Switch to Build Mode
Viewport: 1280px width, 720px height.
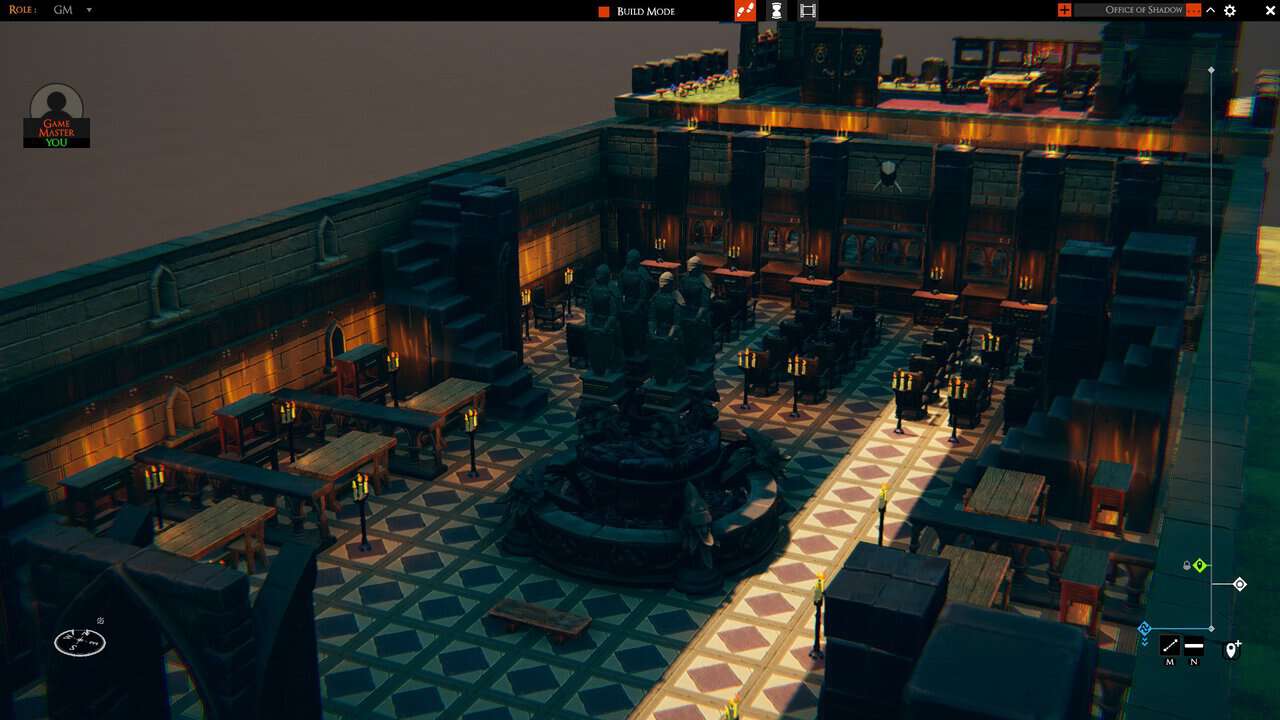pyautogui.click(x=648, y=11)
